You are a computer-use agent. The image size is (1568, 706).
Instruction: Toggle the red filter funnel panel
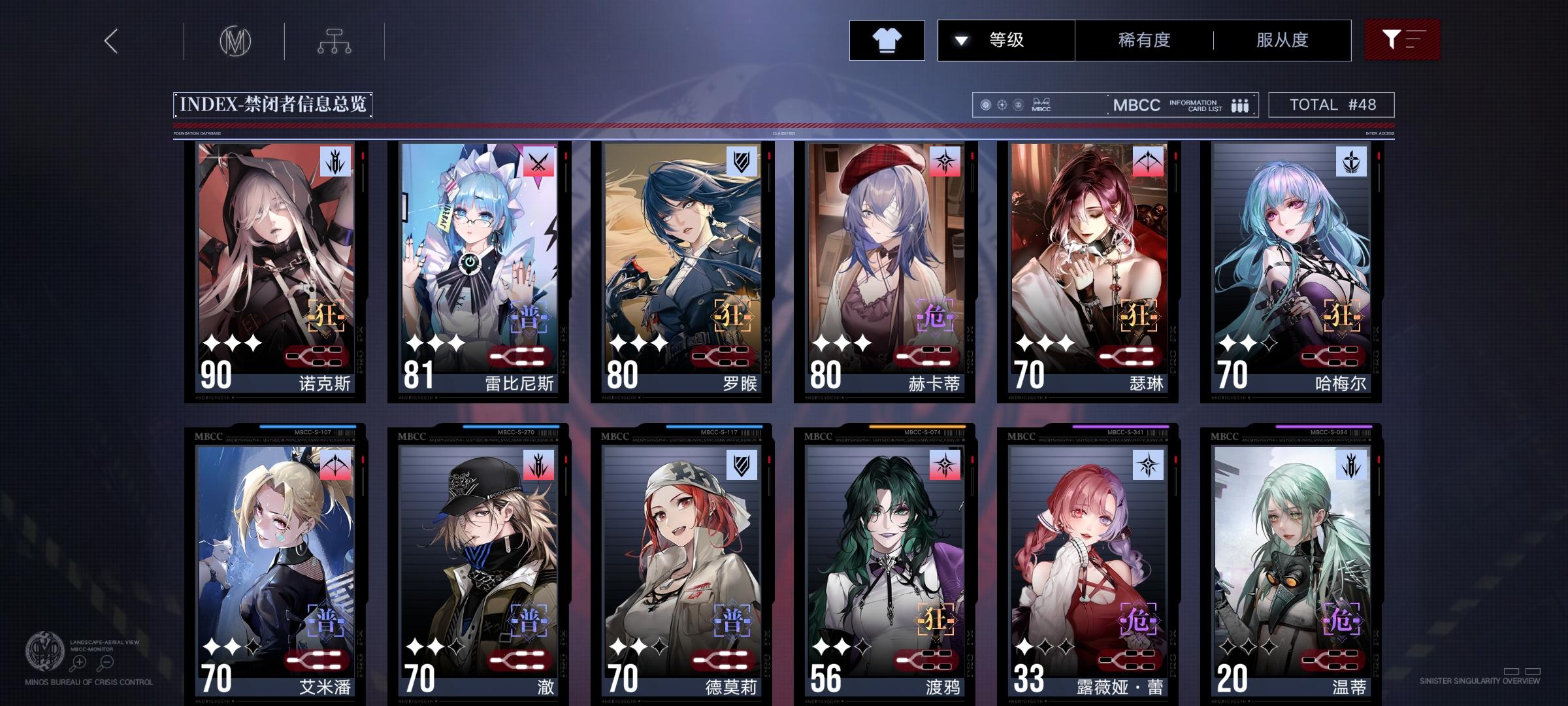click(1402, 40)
